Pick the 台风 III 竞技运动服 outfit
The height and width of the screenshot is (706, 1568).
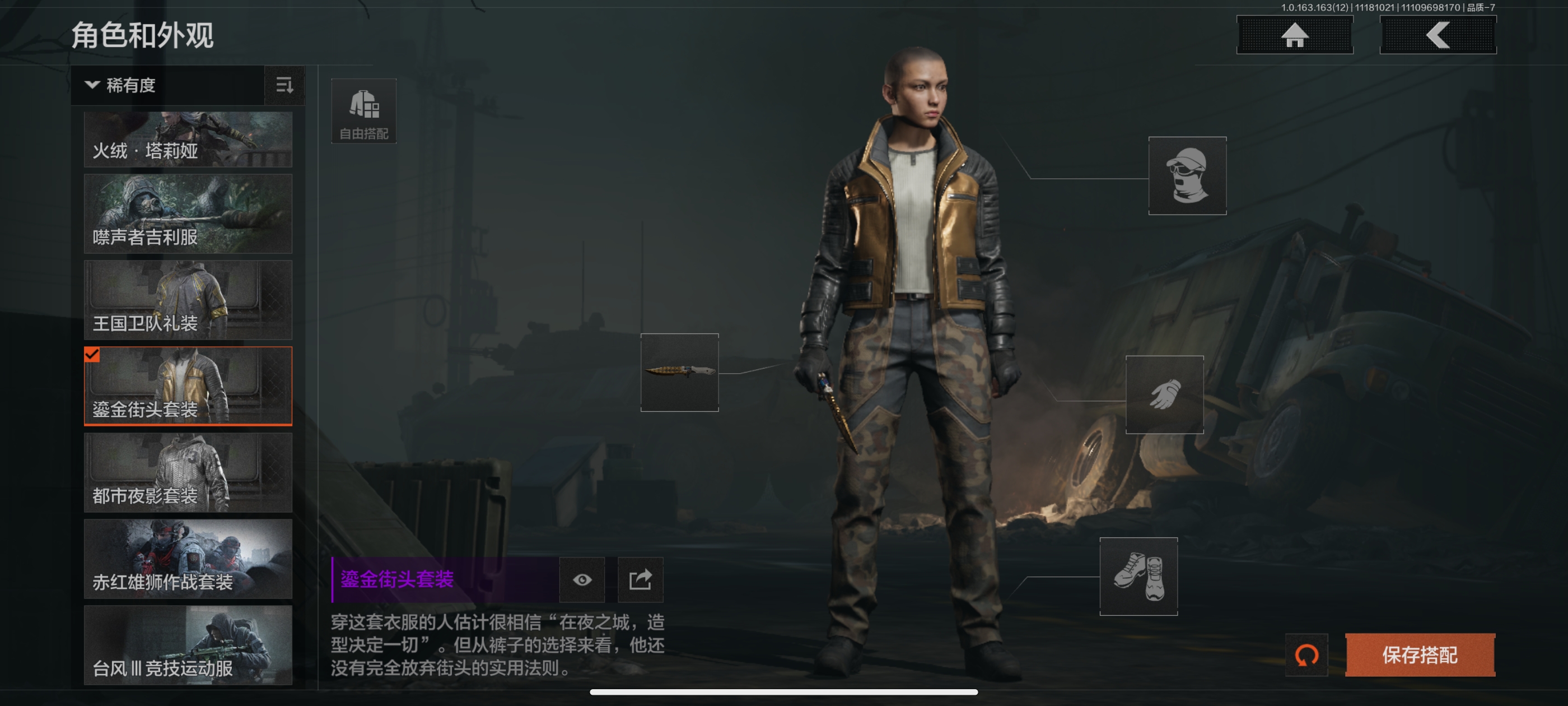[x=188, y=644]
